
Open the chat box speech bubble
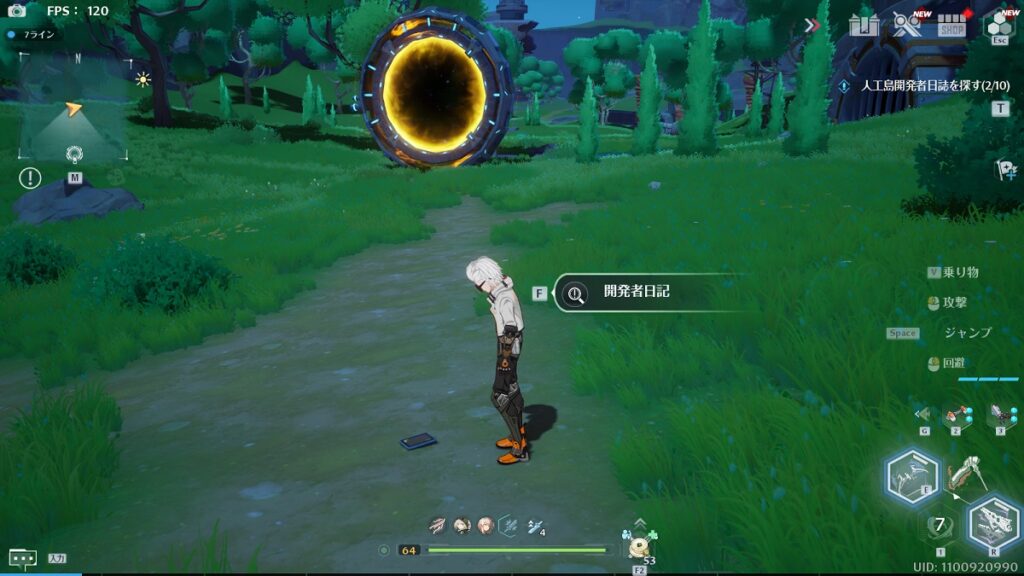pyautogui.click(x=22, y=558)
